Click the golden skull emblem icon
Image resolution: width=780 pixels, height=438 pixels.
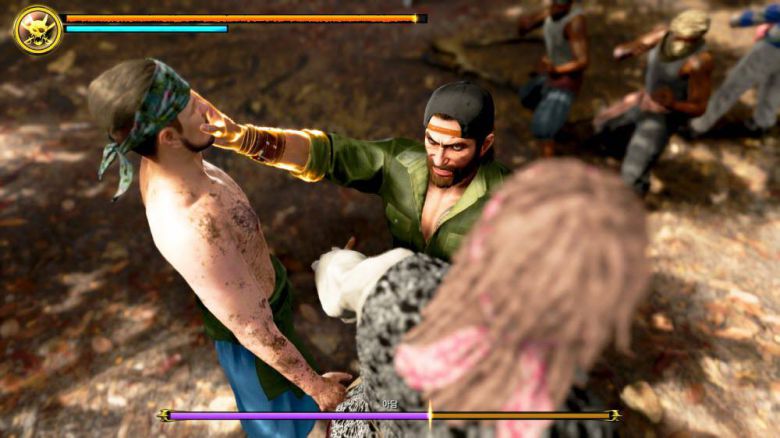pyautogui.click(x=38, y=29)
